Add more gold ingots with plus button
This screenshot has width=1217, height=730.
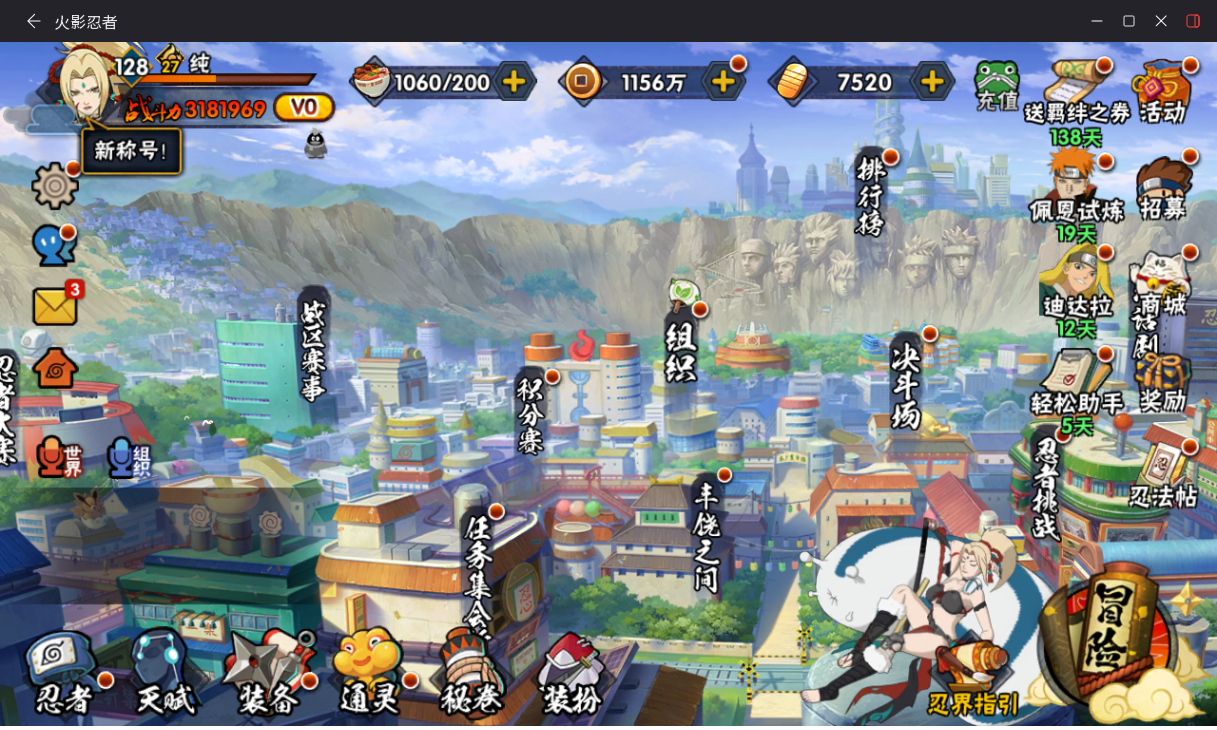tap(931, 82)
